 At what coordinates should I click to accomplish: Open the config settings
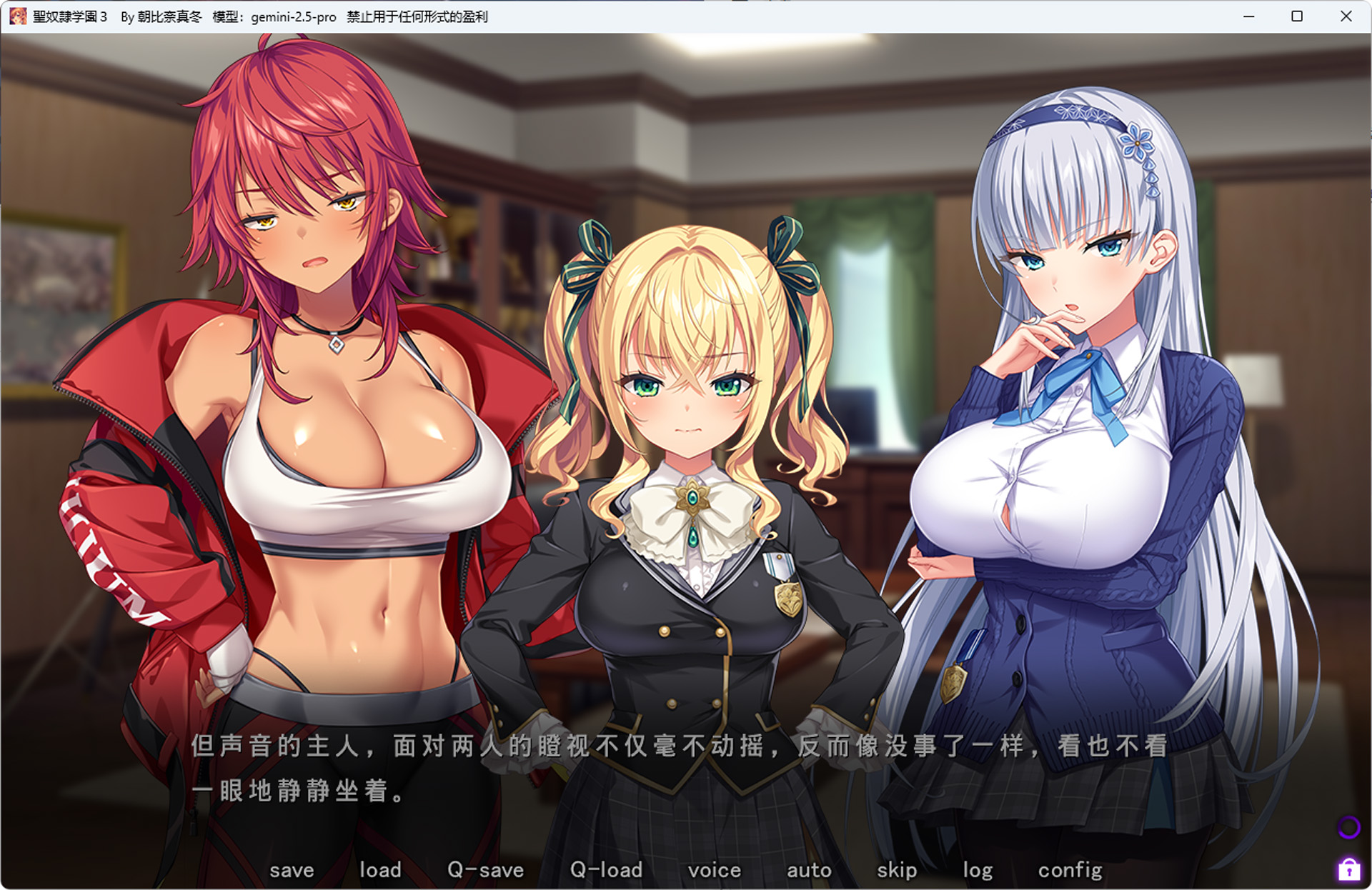point(1070,869)
